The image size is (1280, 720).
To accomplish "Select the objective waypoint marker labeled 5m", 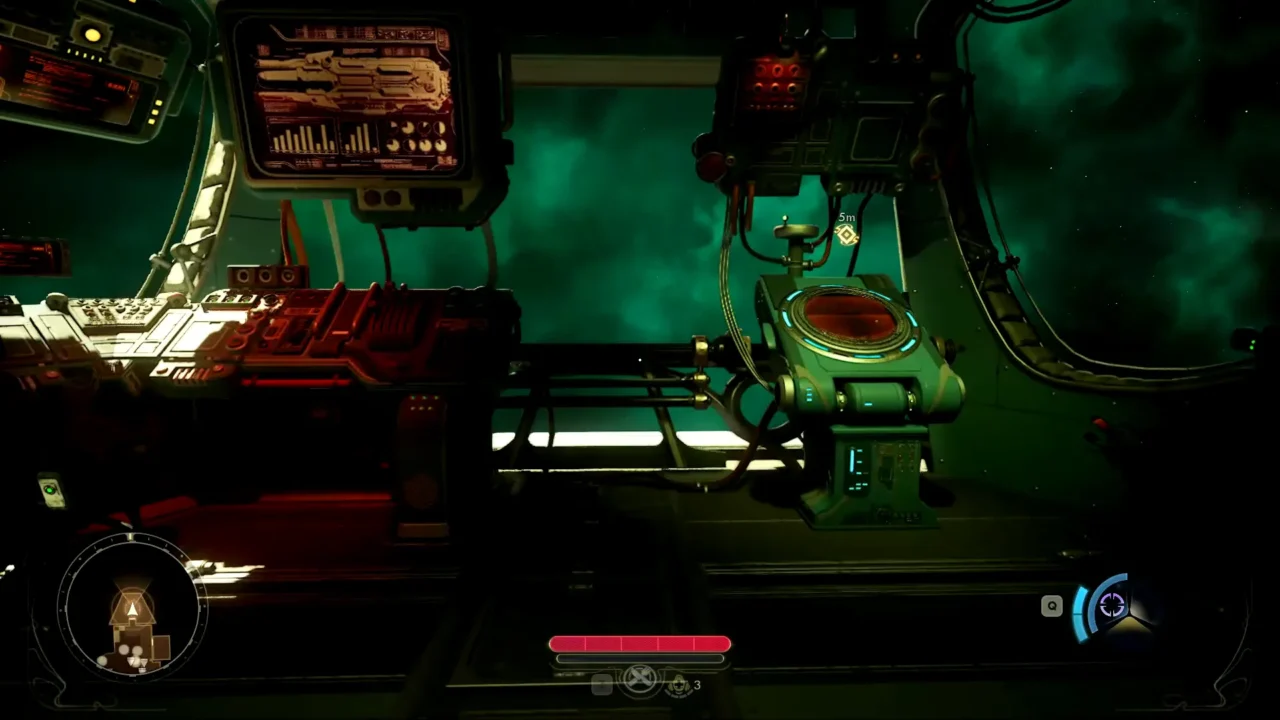I will pyautogui.click(x=846, y=235).
